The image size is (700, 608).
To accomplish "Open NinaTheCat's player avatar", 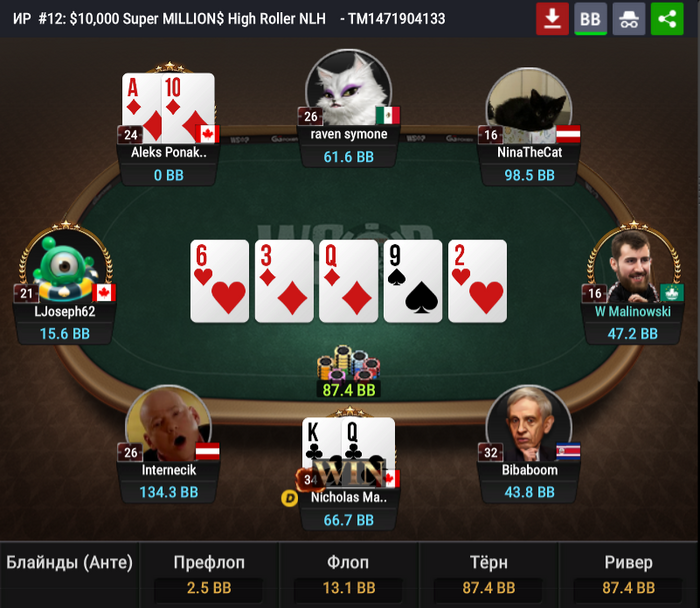I will pyautogui.click(x=528, y=105).
